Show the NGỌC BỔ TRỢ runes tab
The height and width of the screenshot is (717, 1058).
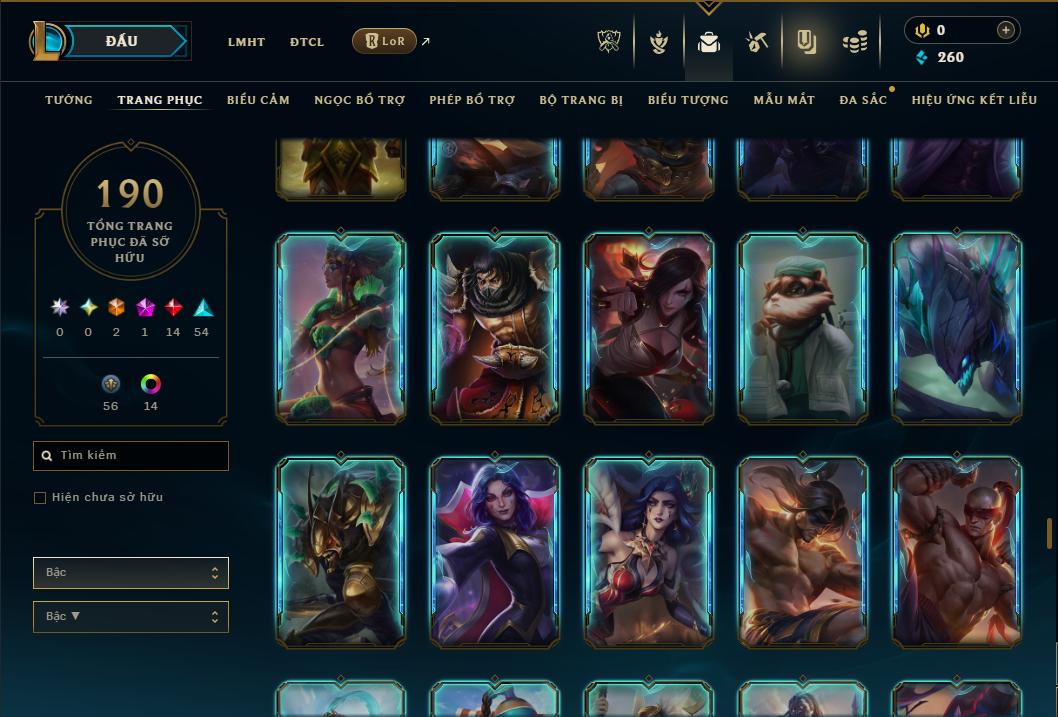point(359,100)
